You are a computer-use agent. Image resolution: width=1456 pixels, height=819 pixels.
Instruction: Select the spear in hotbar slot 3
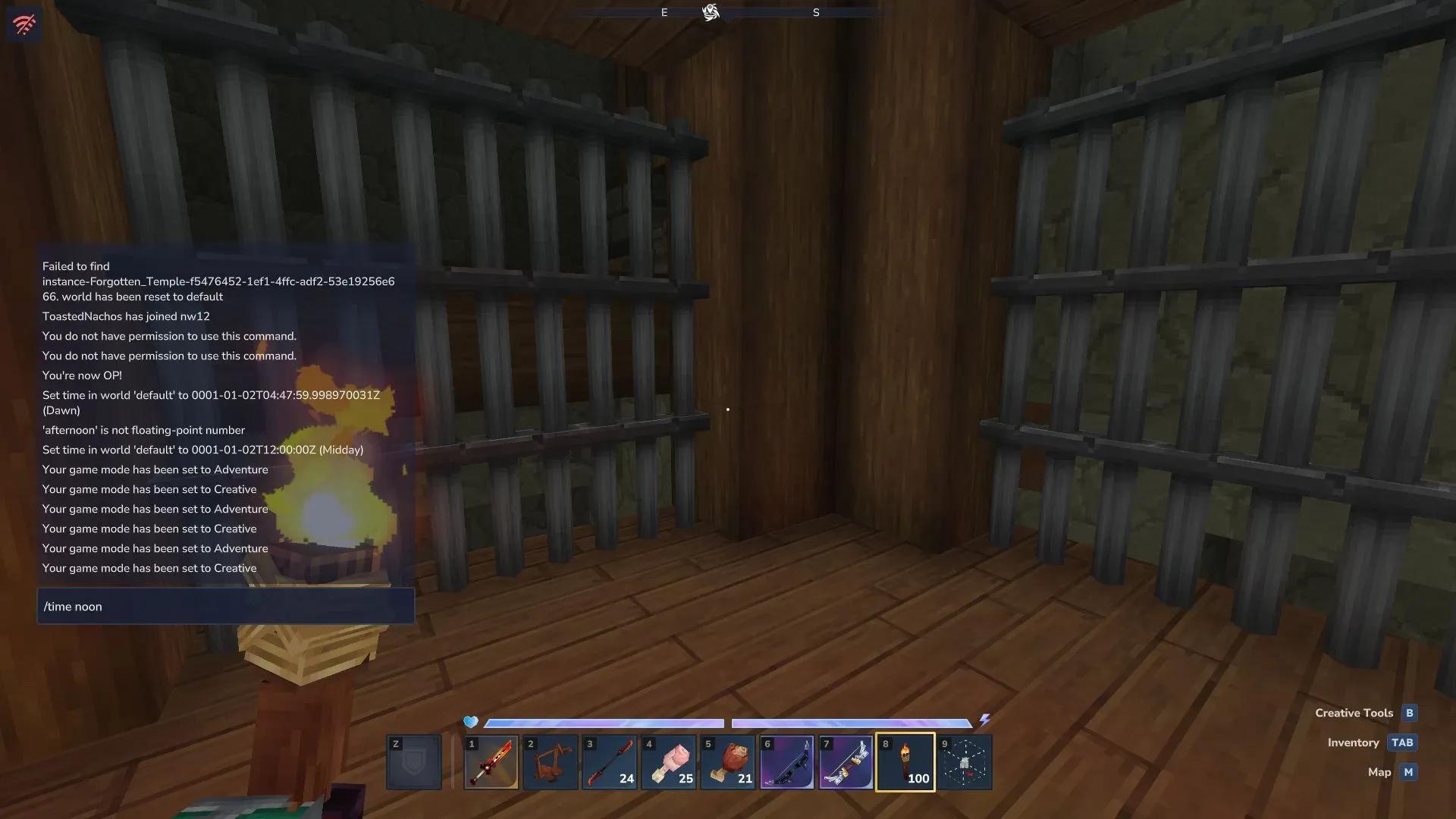tap(609, 761)
